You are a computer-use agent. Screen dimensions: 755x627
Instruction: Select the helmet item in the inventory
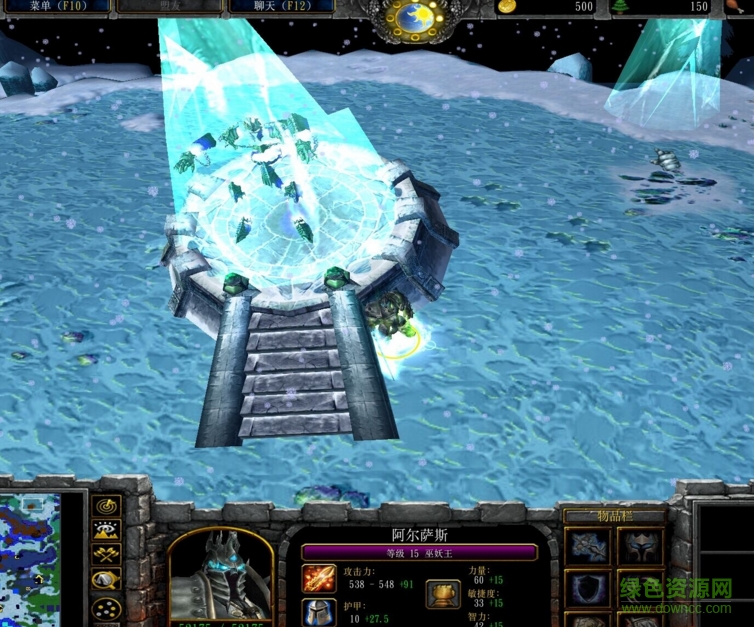point(640,547)
